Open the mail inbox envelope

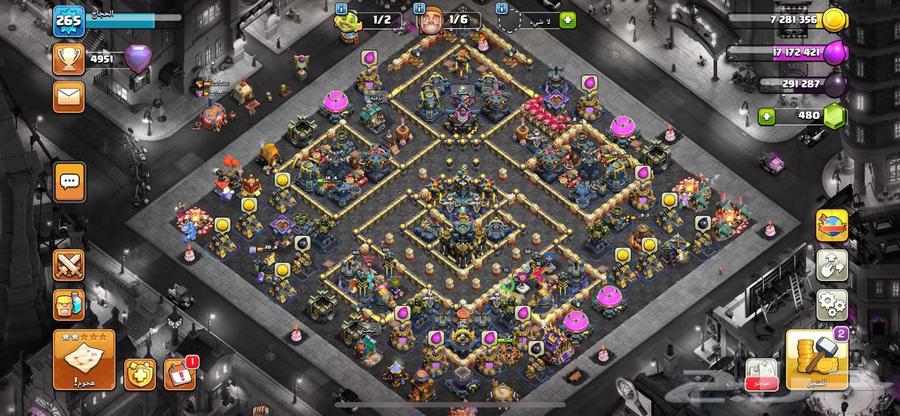pyautogui.click(x=69, y=96)
